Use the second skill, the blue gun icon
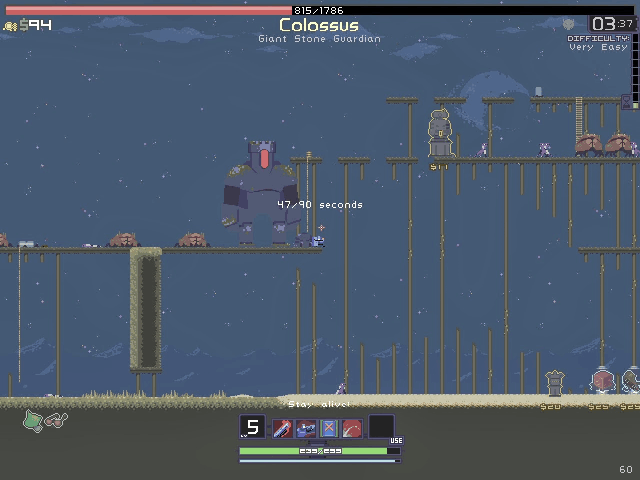 306,429
